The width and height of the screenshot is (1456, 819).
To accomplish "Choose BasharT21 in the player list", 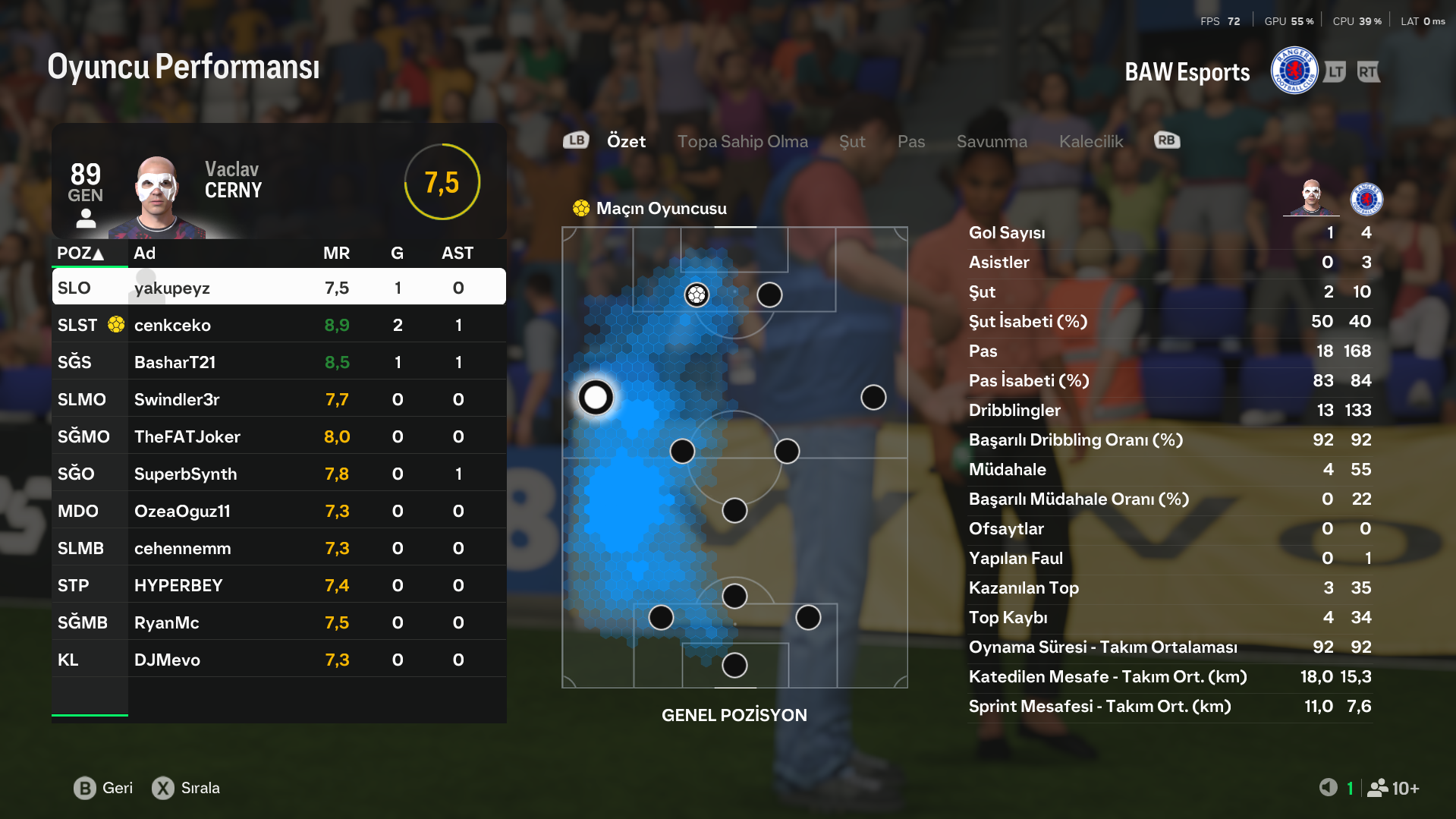I will (278, 362).
